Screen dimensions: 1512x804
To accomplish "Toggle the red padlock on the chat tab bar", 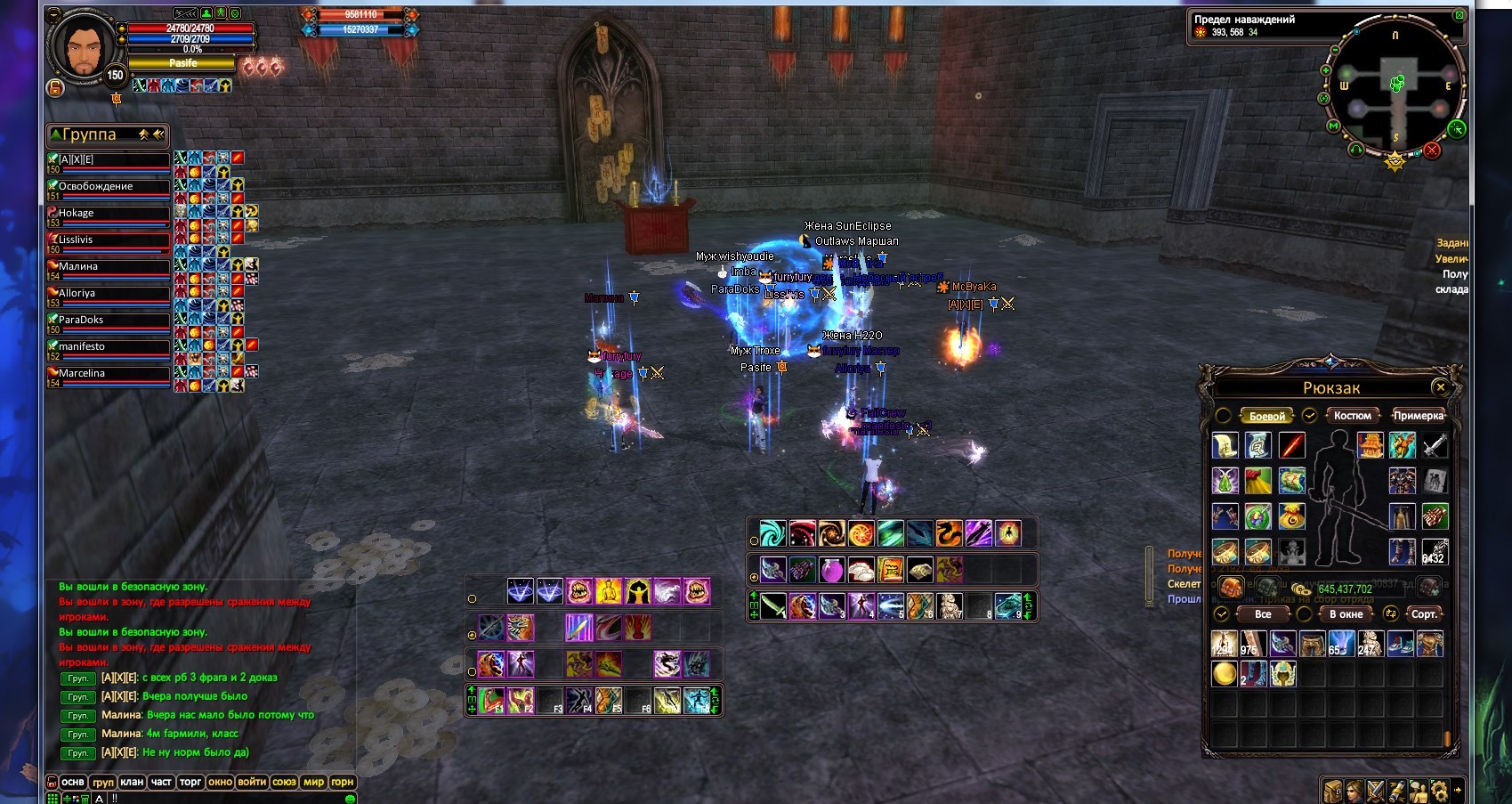I will point(53,782).
